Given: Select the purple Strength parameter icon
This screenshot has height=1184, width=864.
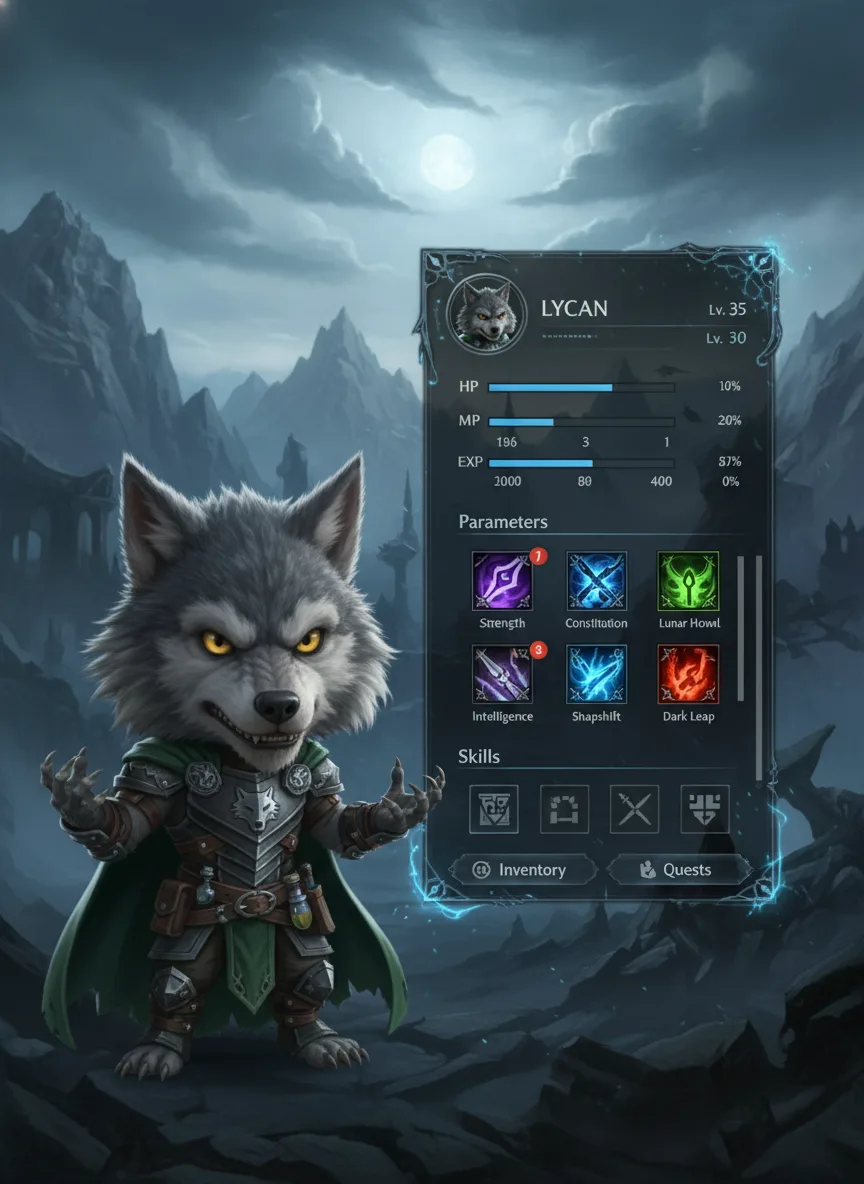Looking at the screenshot, I should click(x=502, y=581).
